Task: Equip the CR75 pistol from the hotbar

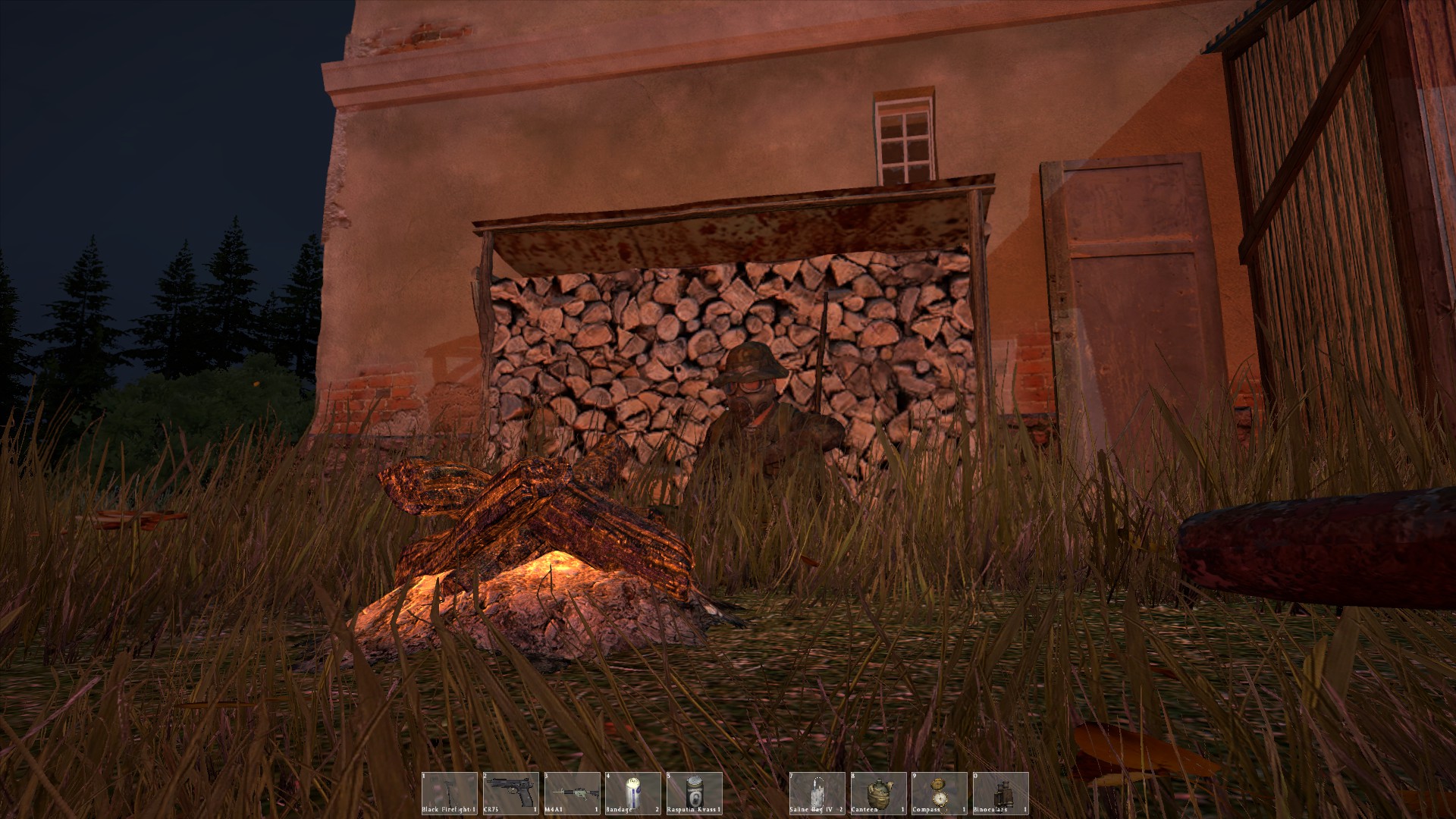Action: pos(511,793)
